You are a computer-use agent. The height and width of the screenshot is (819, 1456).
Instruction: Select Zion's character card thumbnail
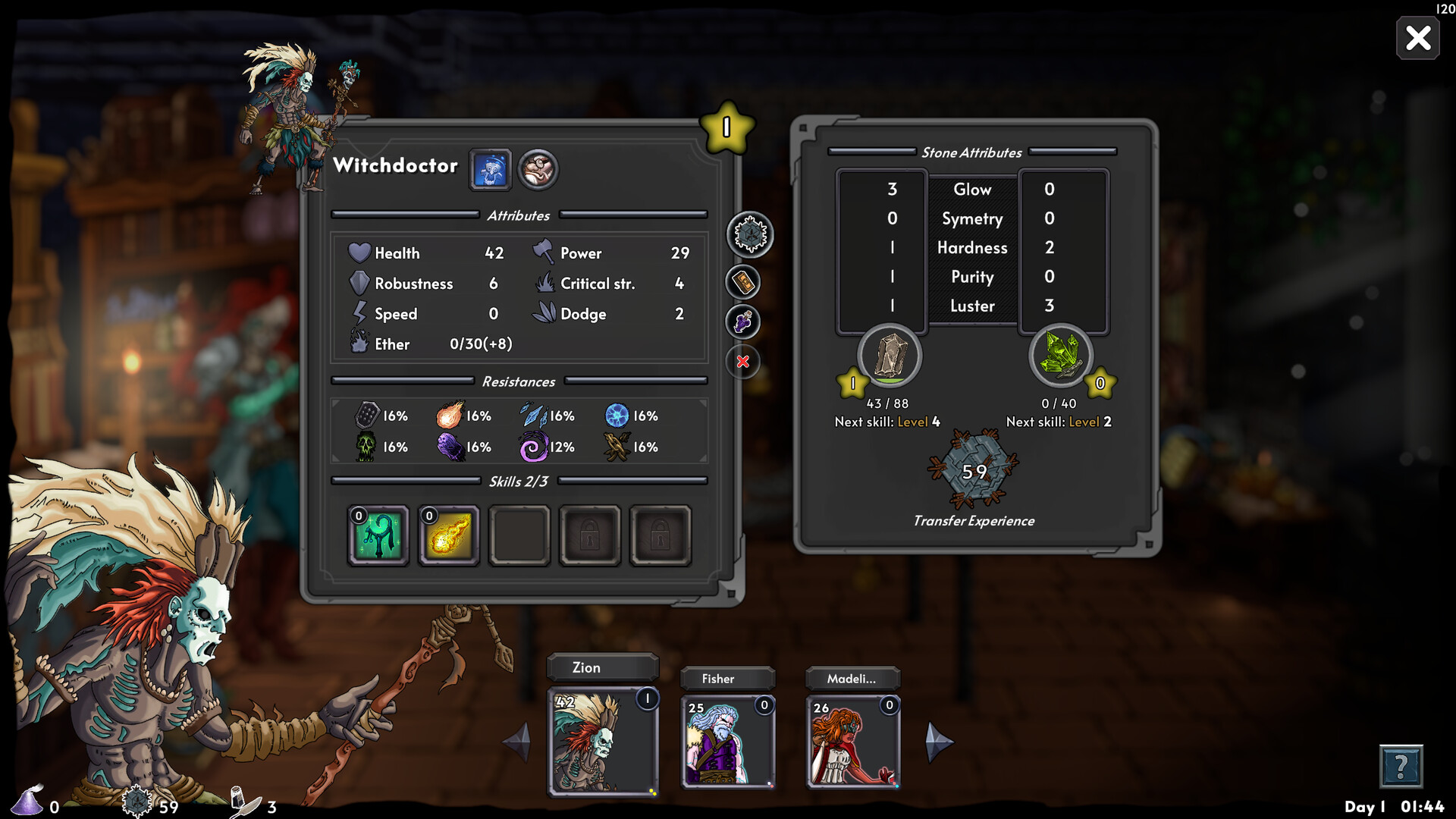tap(602, 739)
